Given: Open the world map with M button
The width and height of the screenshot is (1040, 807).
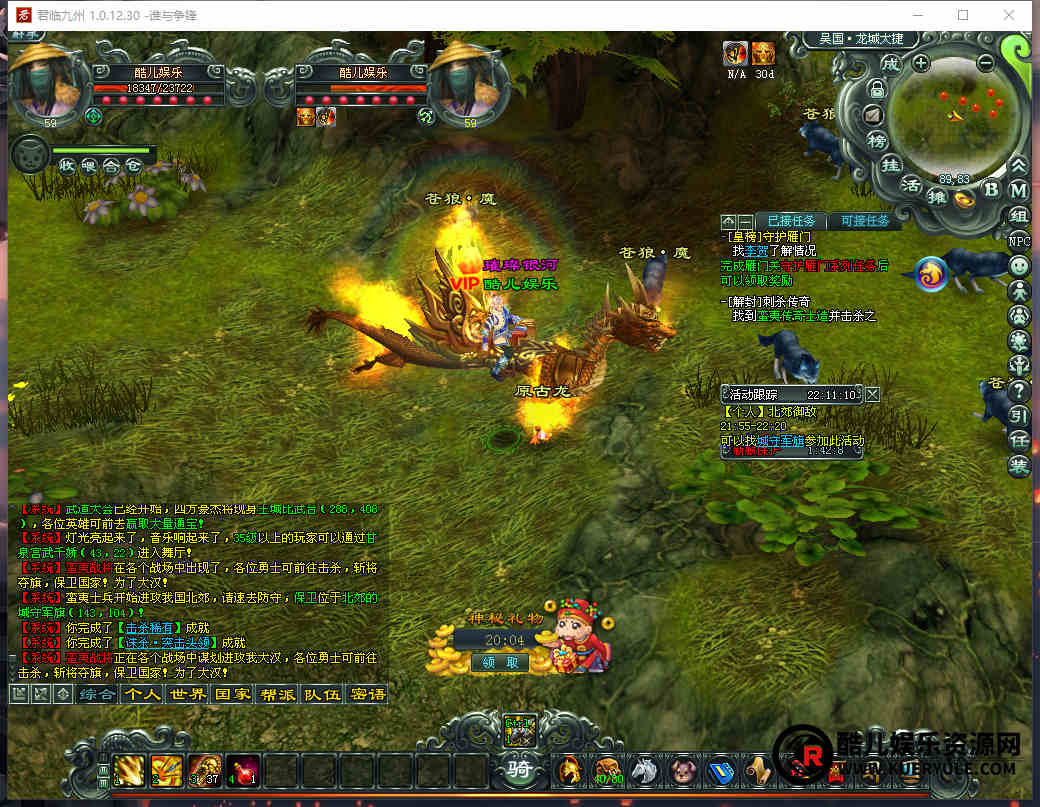Looking at the screenshot, I should 1018,189.
